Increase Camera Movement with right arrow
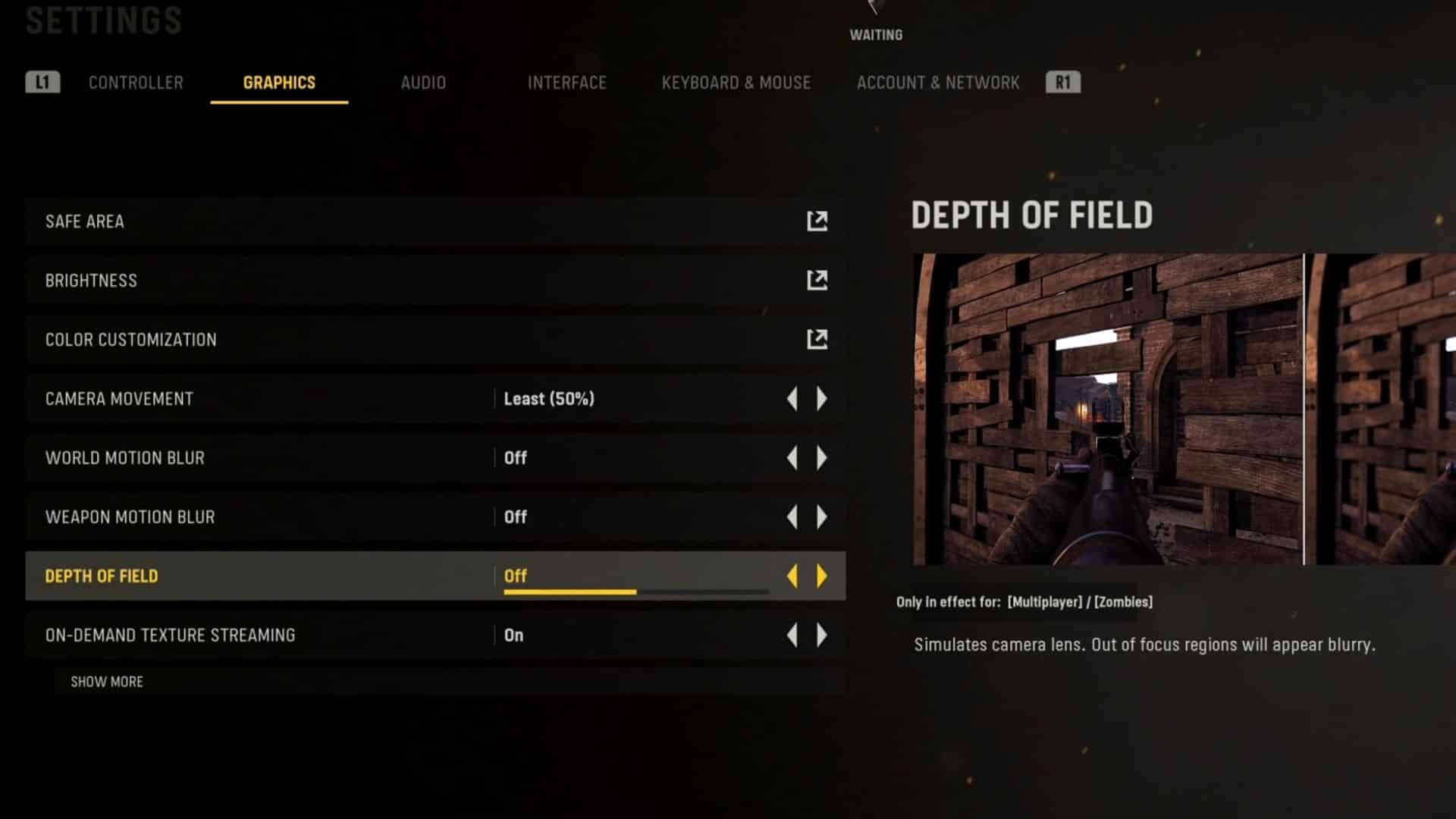Image resolution: width=1456 pixels, height=819 pixels. [822, 399]
